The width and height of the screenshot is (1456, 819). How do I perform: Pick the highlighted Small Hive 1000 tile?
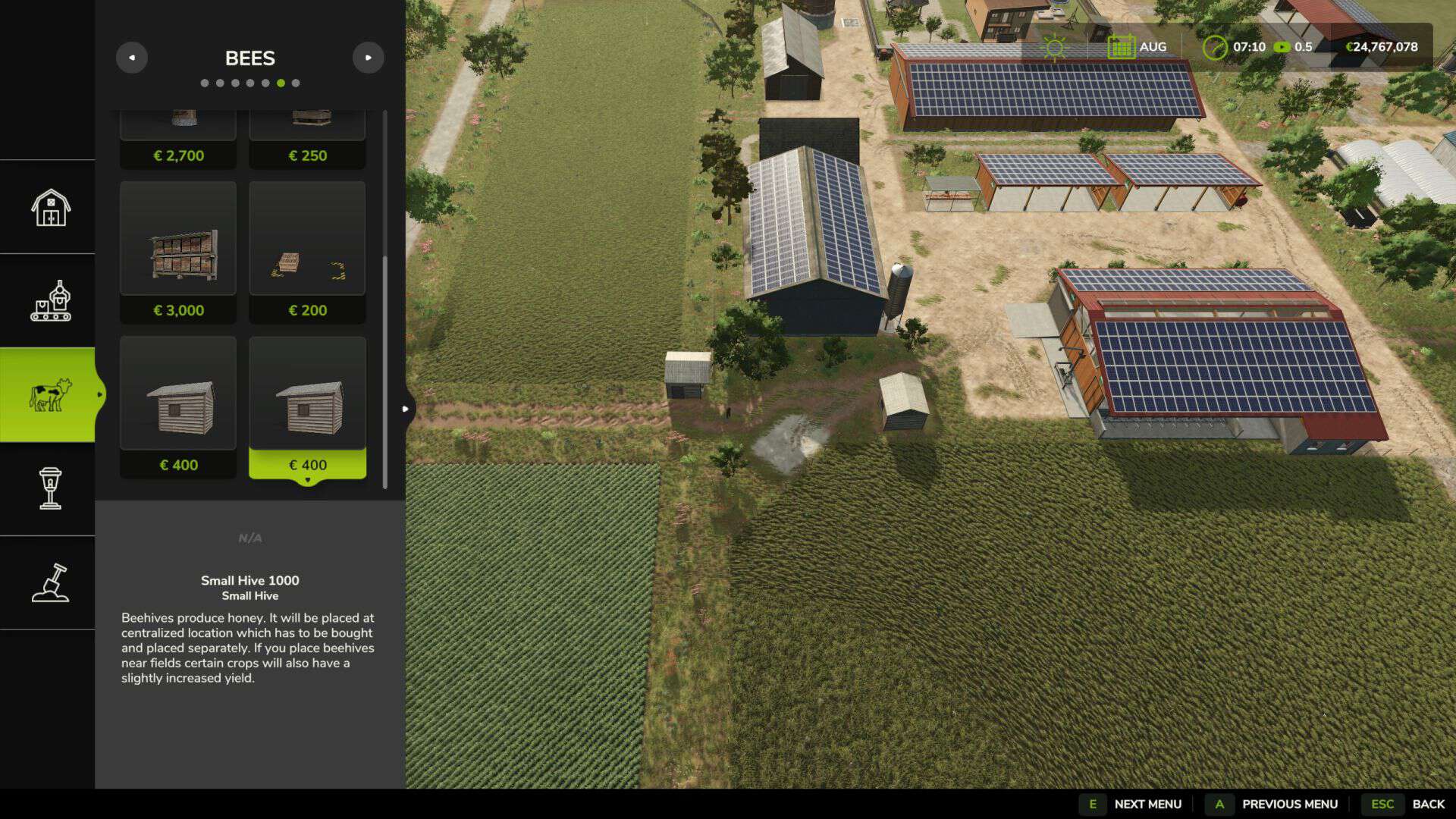pyautogui.click(x=307, y=407)
